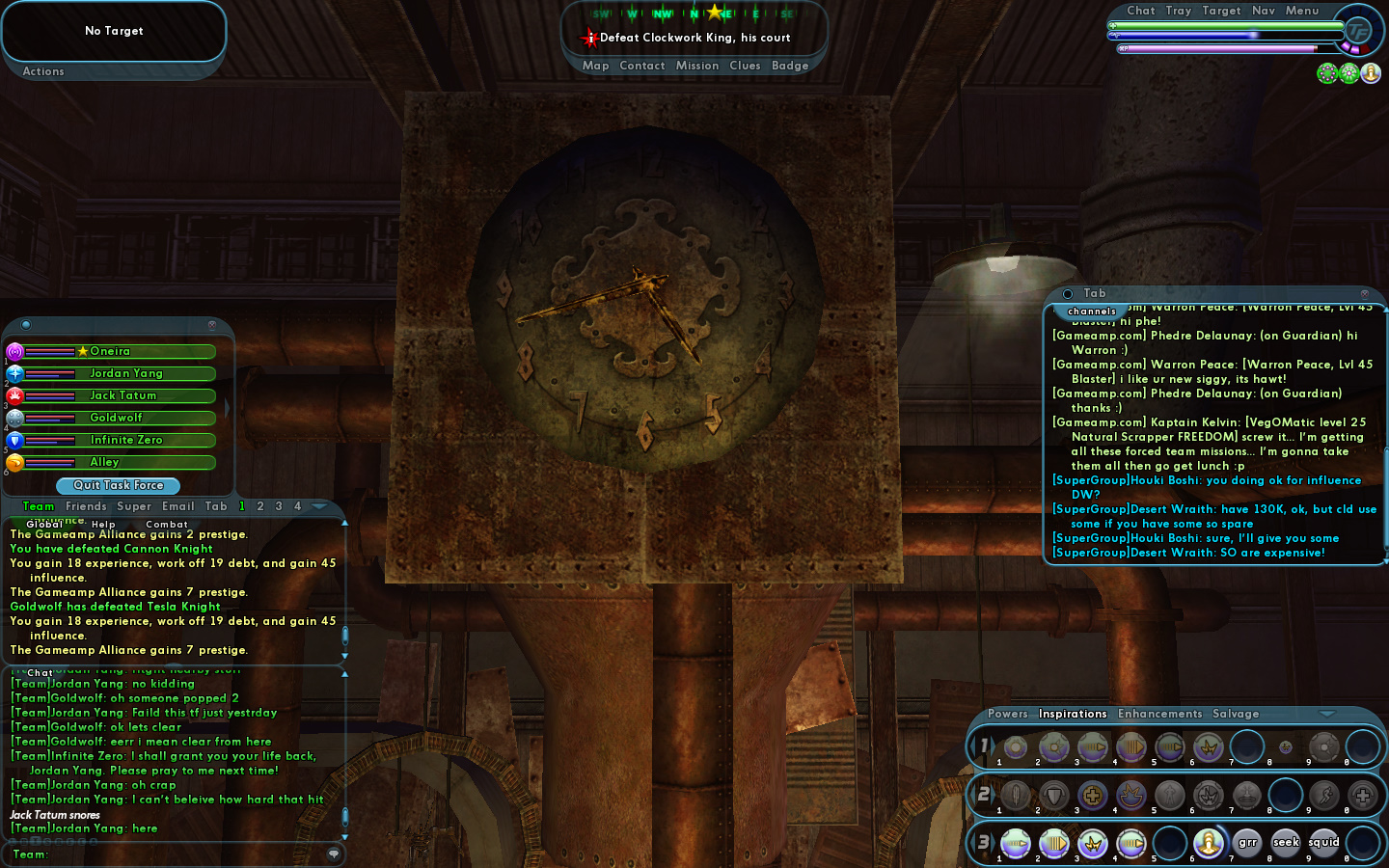Open the main Menu
1389x868 pixels.
pos(1301,11)
